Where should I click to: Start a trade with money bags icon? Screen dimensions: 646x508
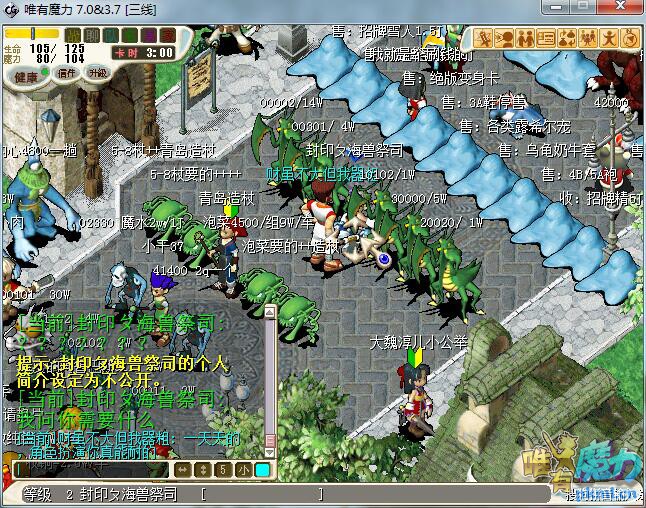coord(568,39)
